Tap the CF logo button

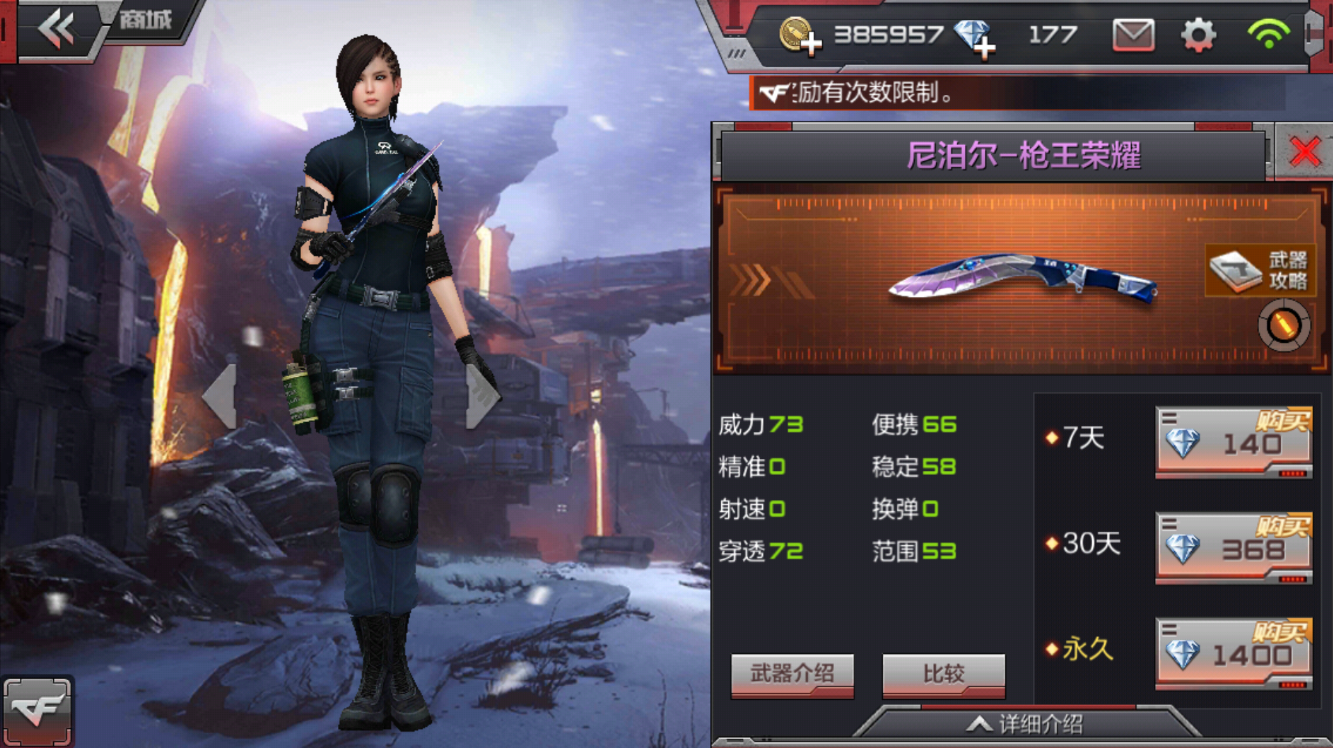37,711
